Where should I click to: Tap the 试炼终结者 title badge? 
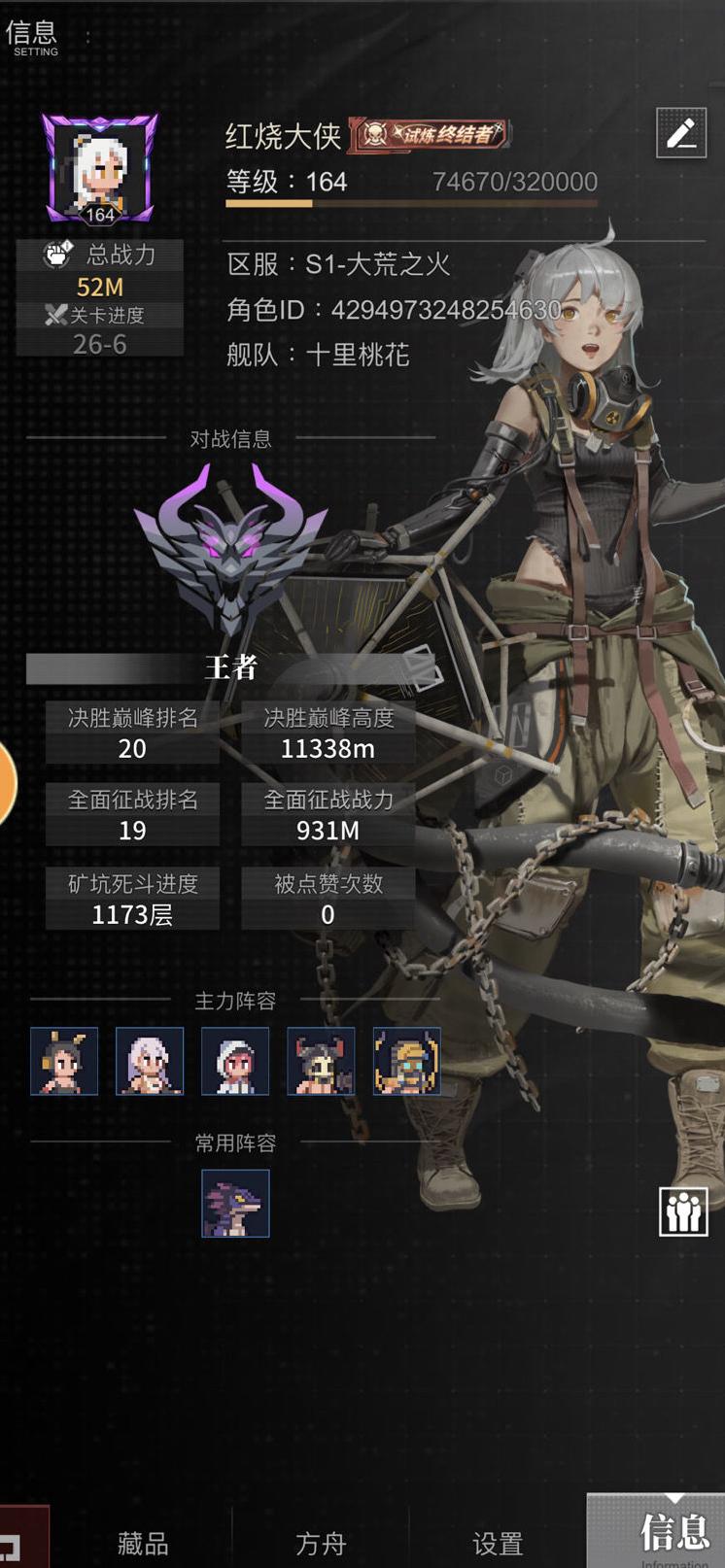click(x=431, y=134)
